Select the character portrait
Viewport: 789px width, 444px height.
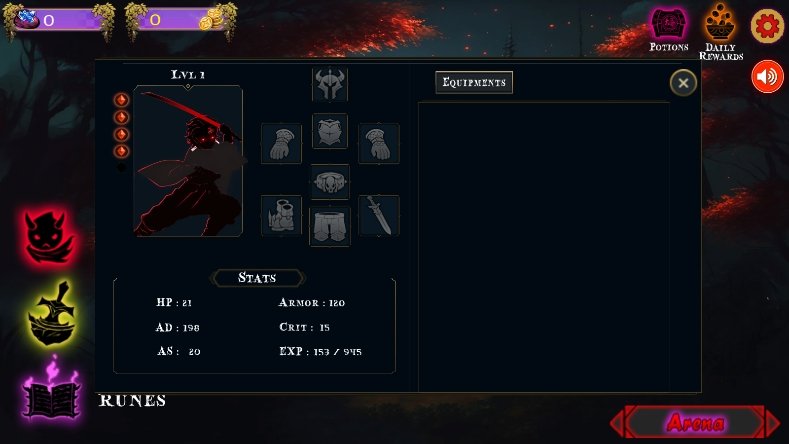tap(188, 161)
